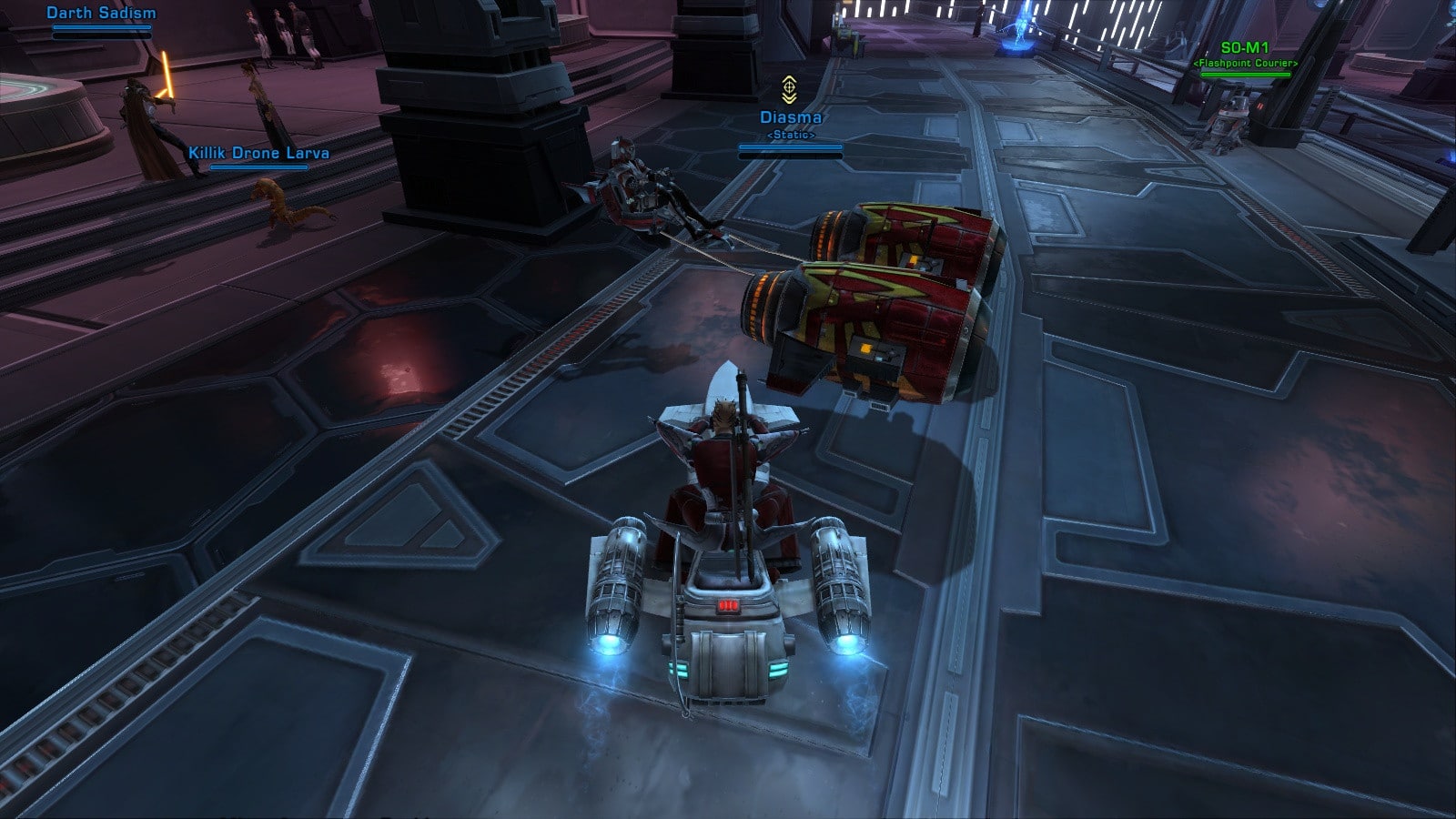The width and height of the screenshot is (1456, 819).
Task: Target the Killik Drone Larva nameplate
Action: click(258, 153)
